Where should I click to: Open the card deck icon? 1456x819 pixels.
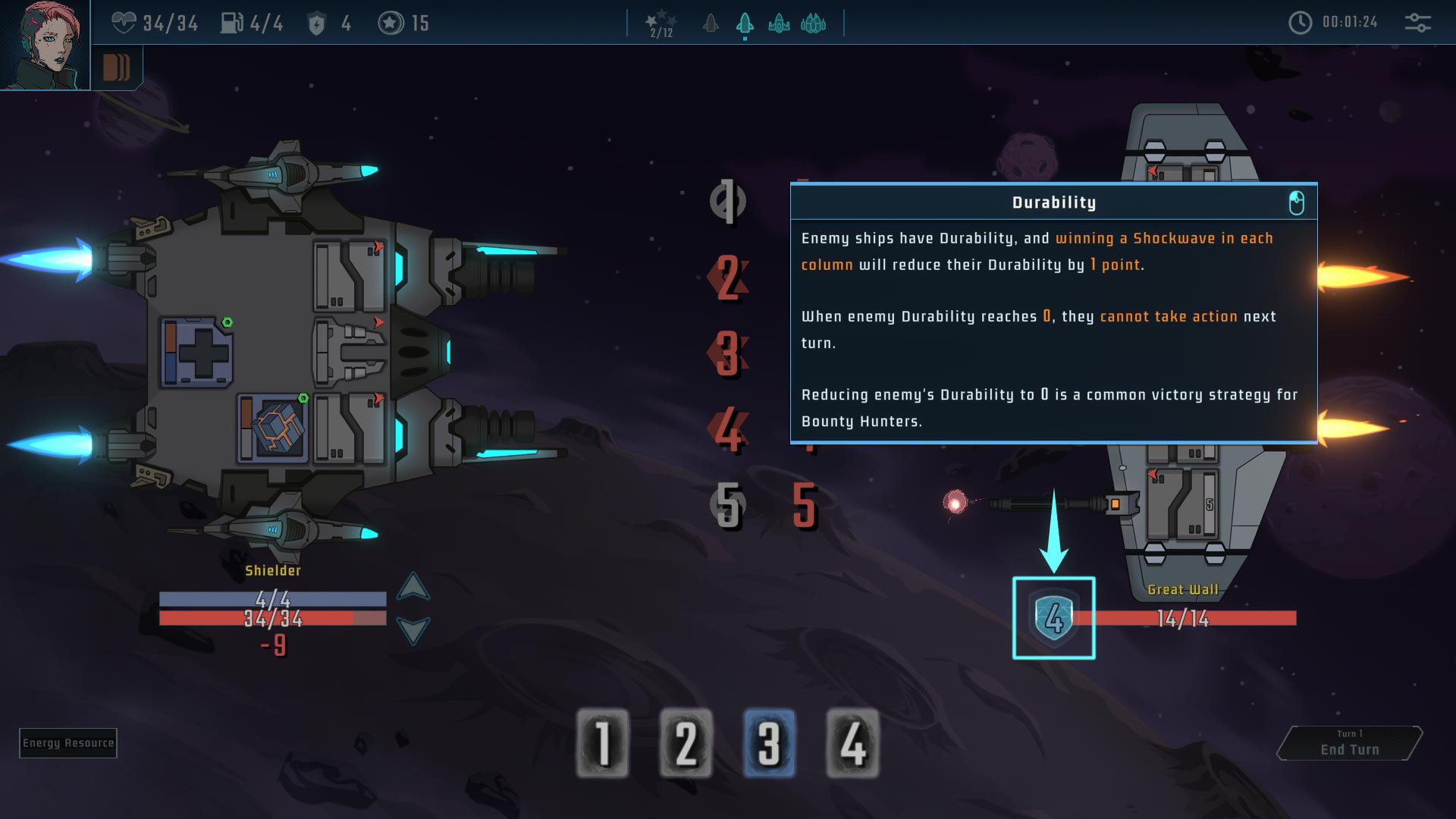(117, 68)
